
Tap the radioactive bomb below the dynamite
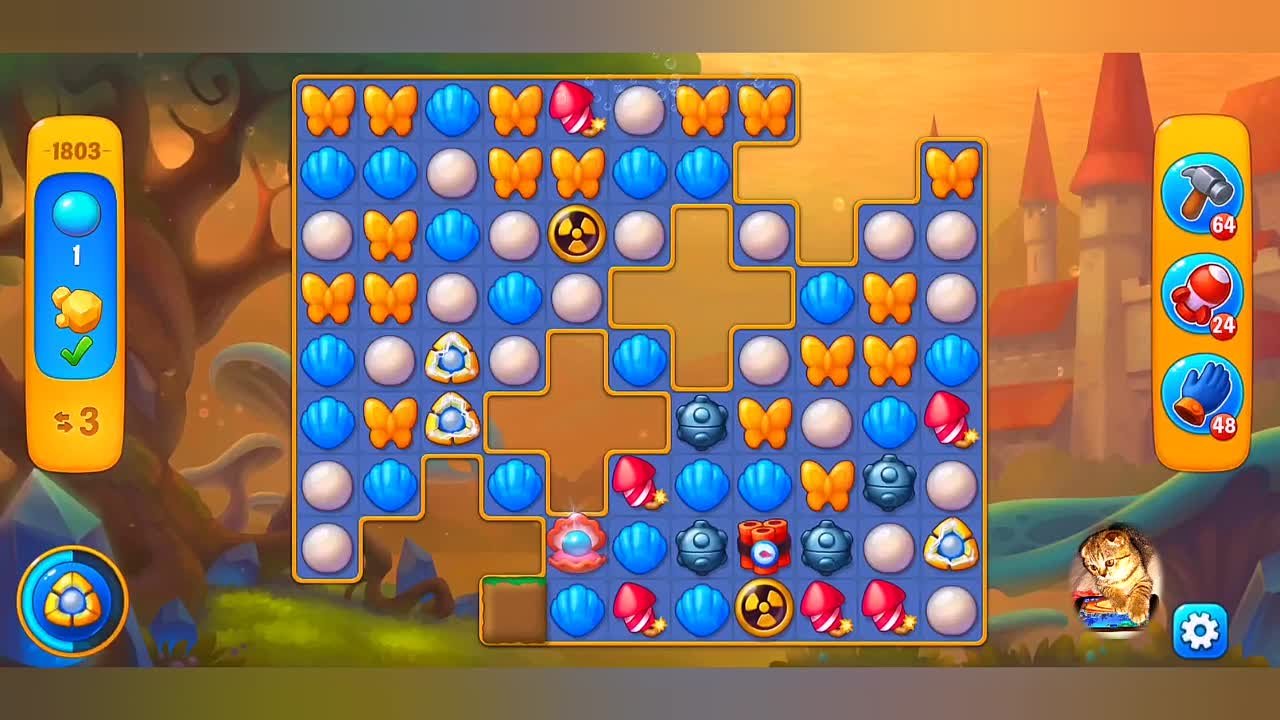point(764,607)
